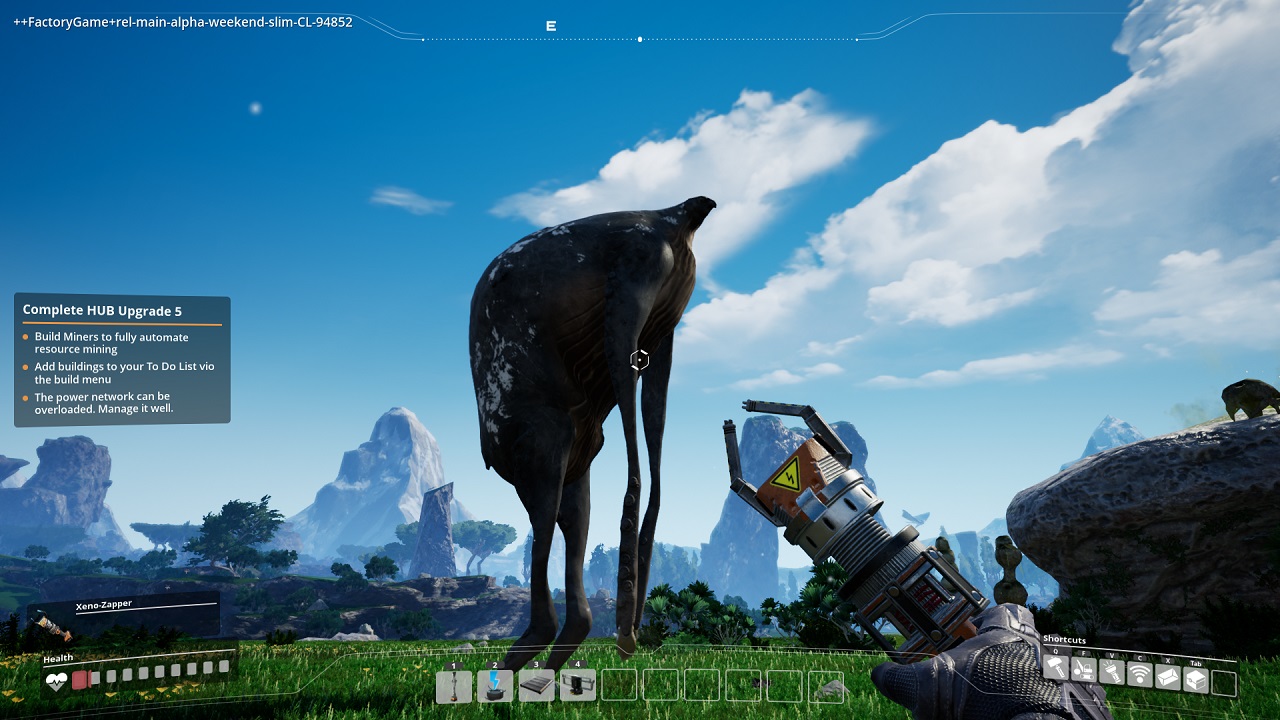Select the power pole in hotbar slot 1
The image size is (1280, 720).
click(x=454, y=685)
